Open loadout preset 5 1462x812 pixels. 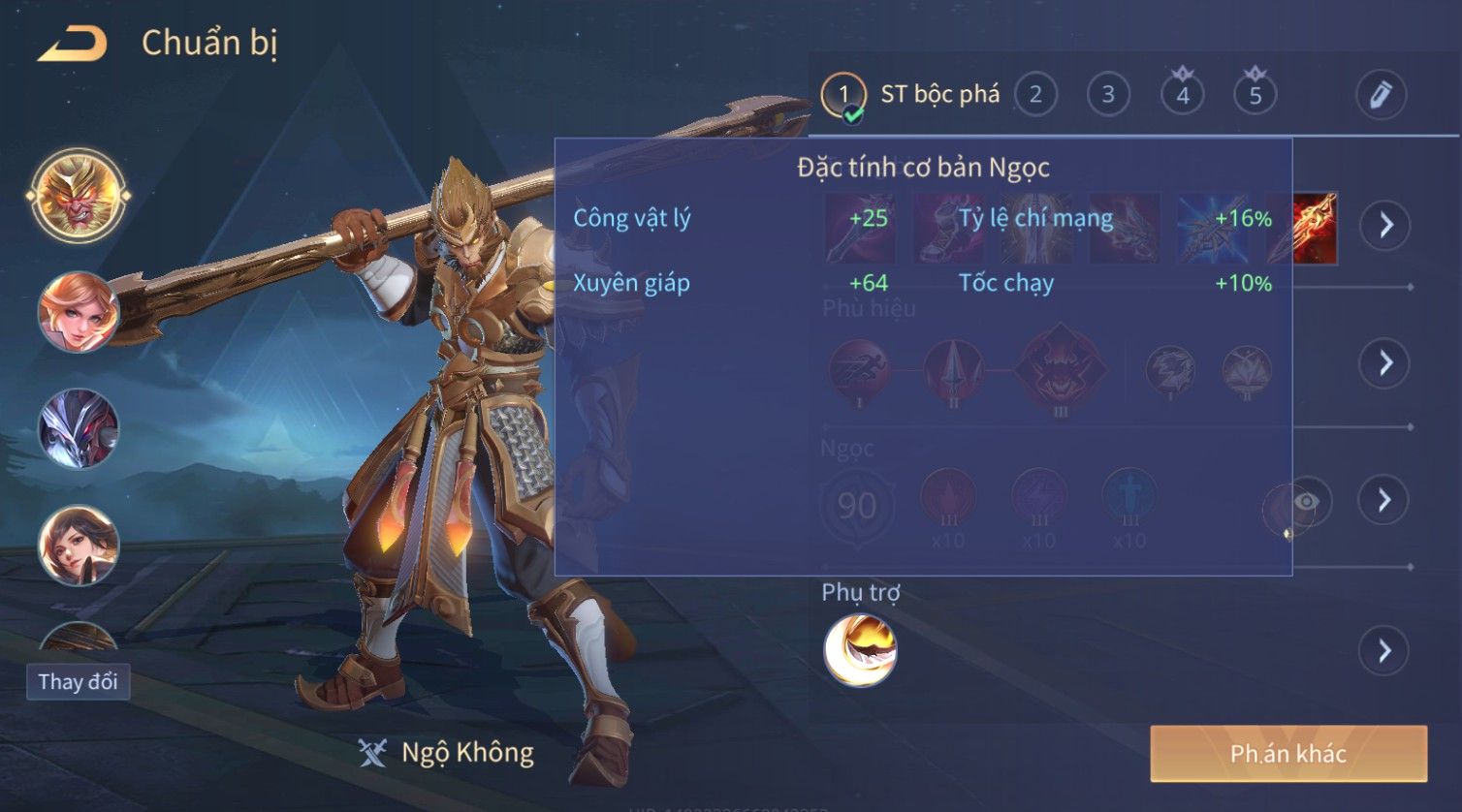tap(1255, 95)
